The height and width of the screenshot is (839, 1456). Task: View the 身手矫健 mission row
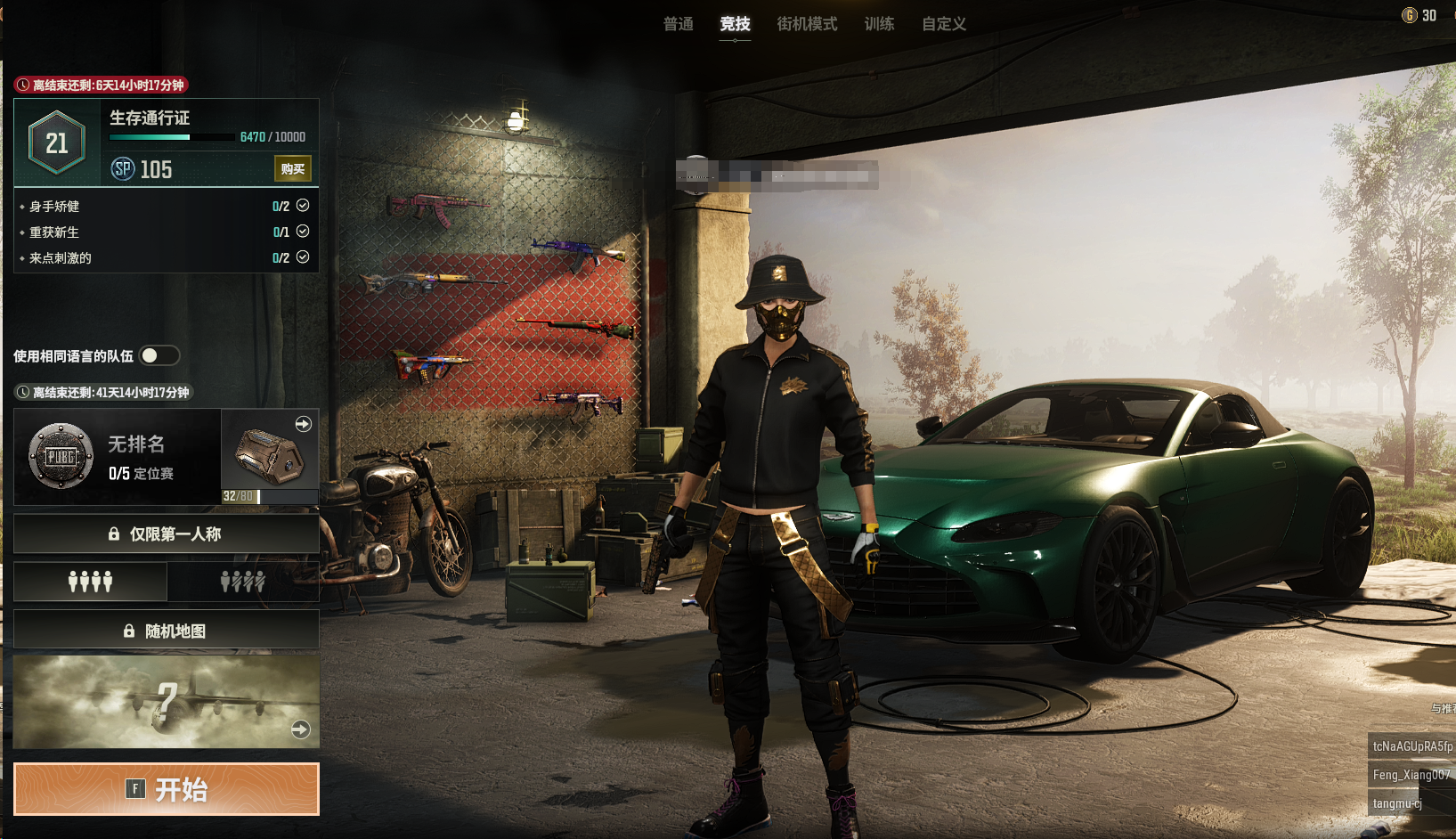166,206
